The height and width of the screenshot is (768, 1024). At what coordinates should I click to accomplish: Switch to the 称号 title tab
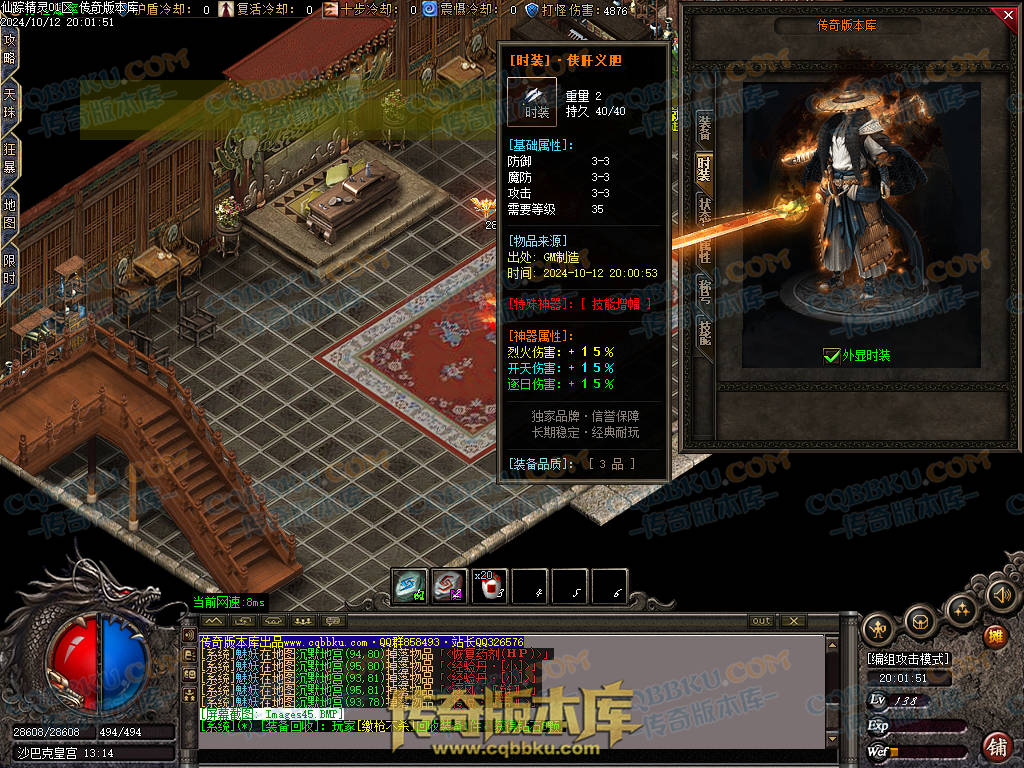(x=705, y=291)
